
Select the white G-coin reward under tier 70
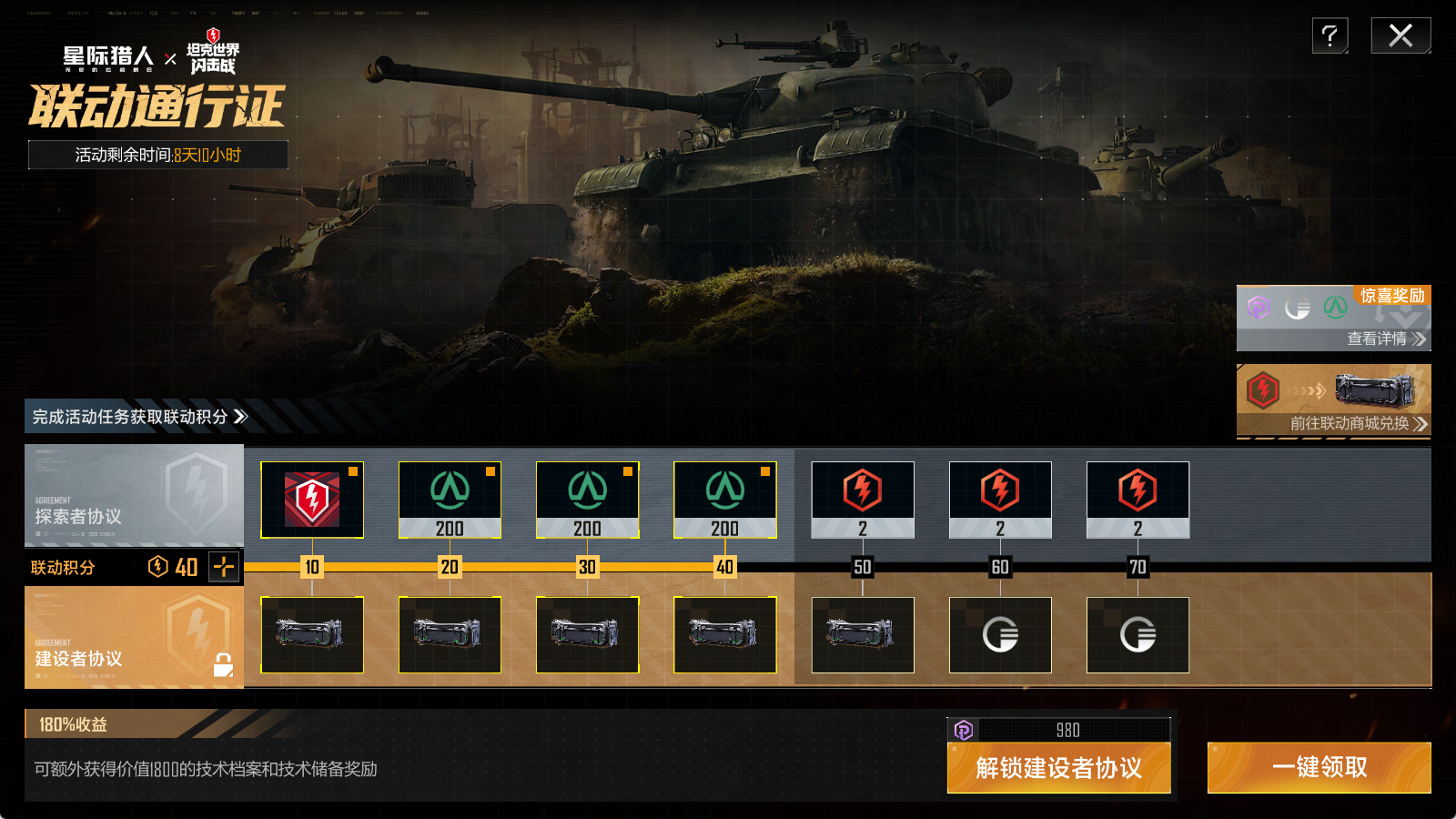pyautogui.click(x=1137, y=634)
